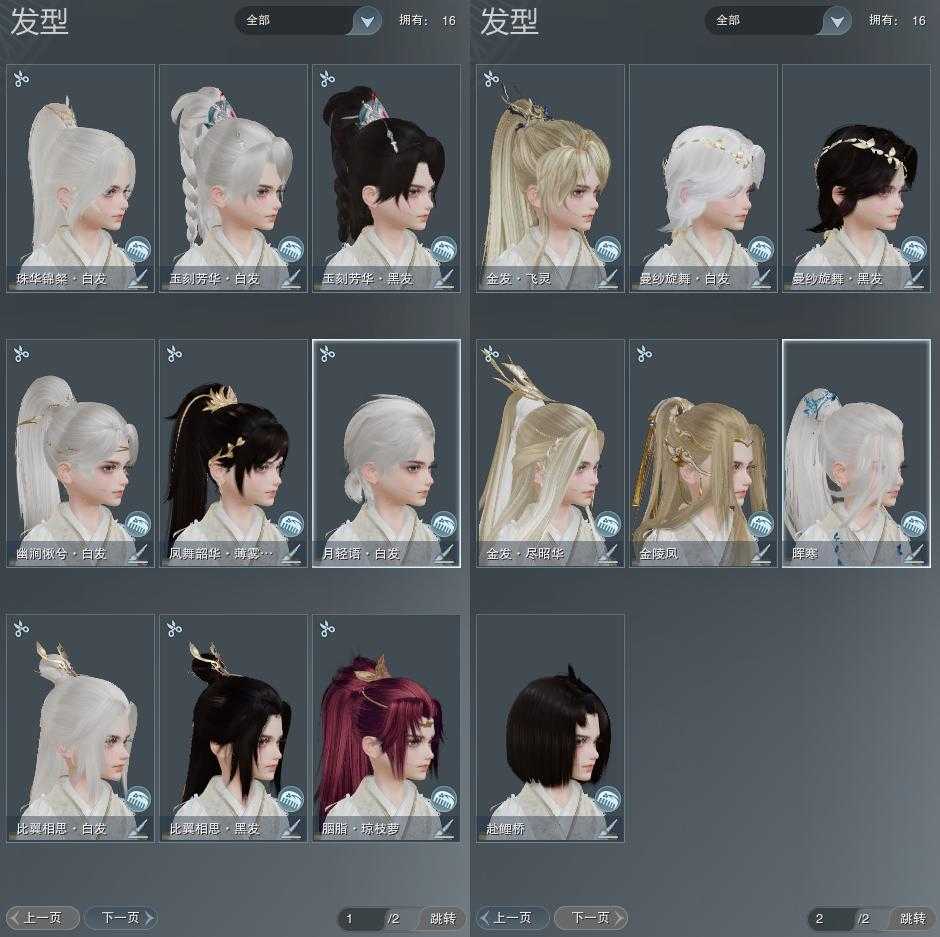
Task: Click the page number field showing 2
Action: point(828,918)
